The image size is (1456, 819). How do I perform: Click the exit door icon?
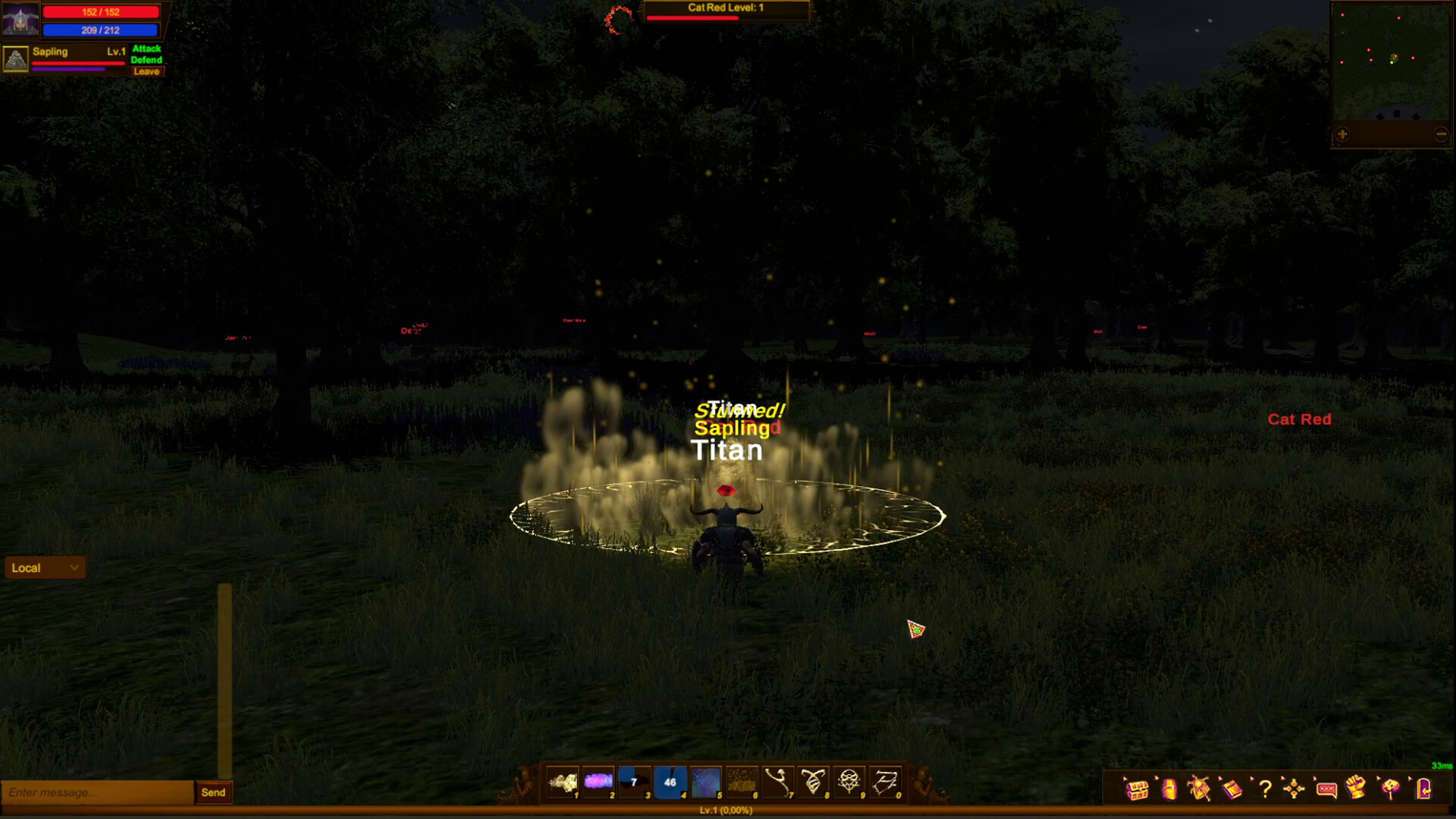[x=1424, y=789]
